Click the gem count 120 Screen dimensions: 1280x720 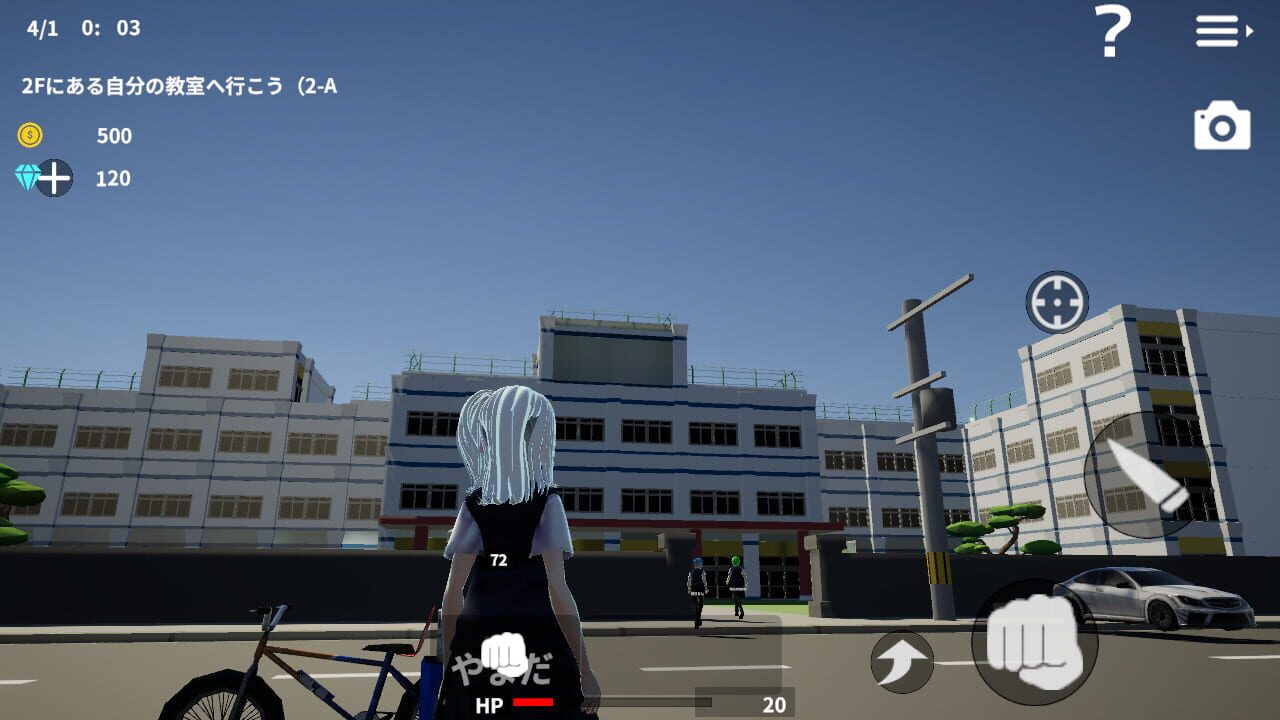point(113,179)
